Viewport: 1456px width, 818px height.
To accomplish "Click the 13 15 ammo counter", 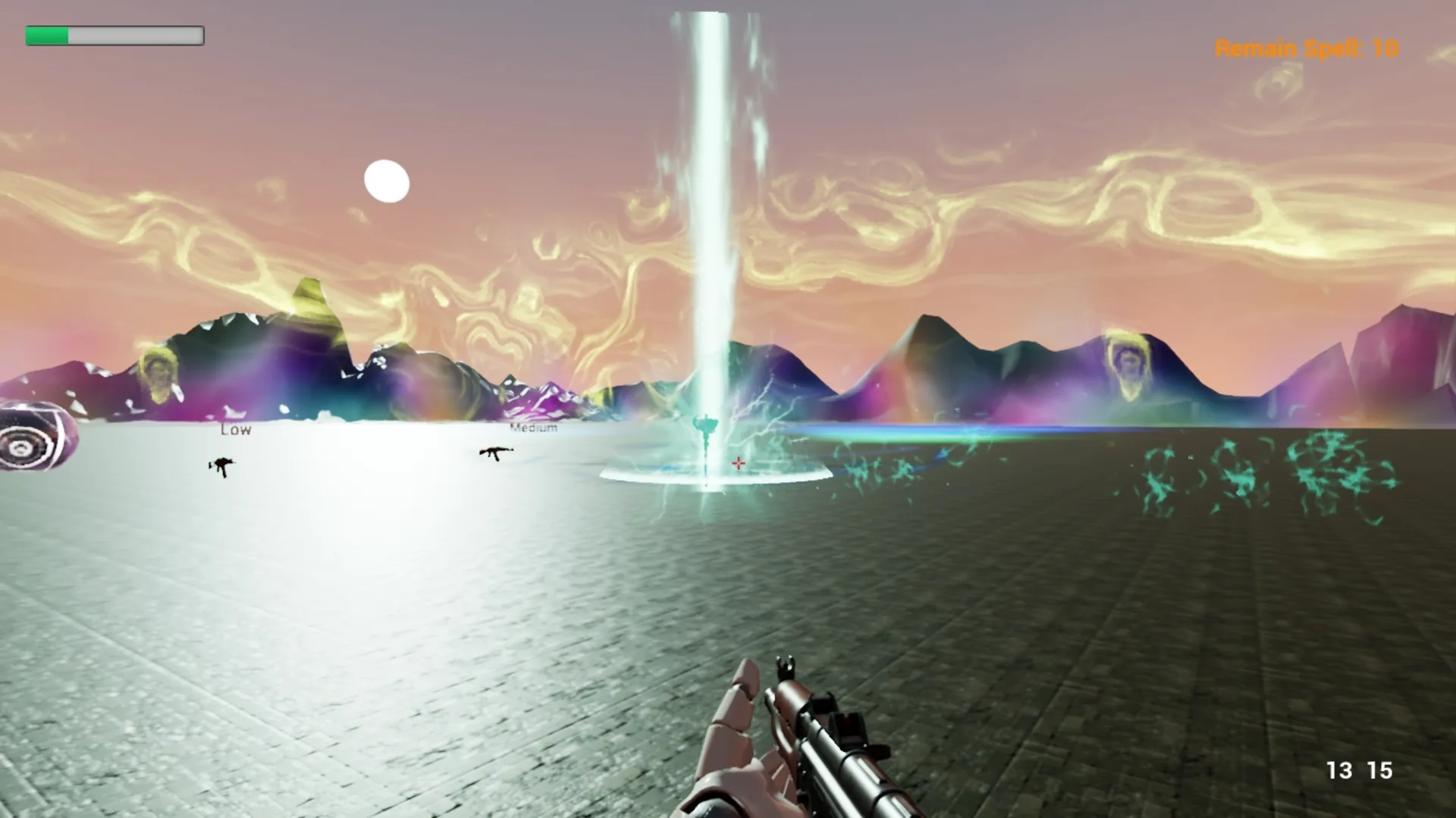I will click(1361, 770).
